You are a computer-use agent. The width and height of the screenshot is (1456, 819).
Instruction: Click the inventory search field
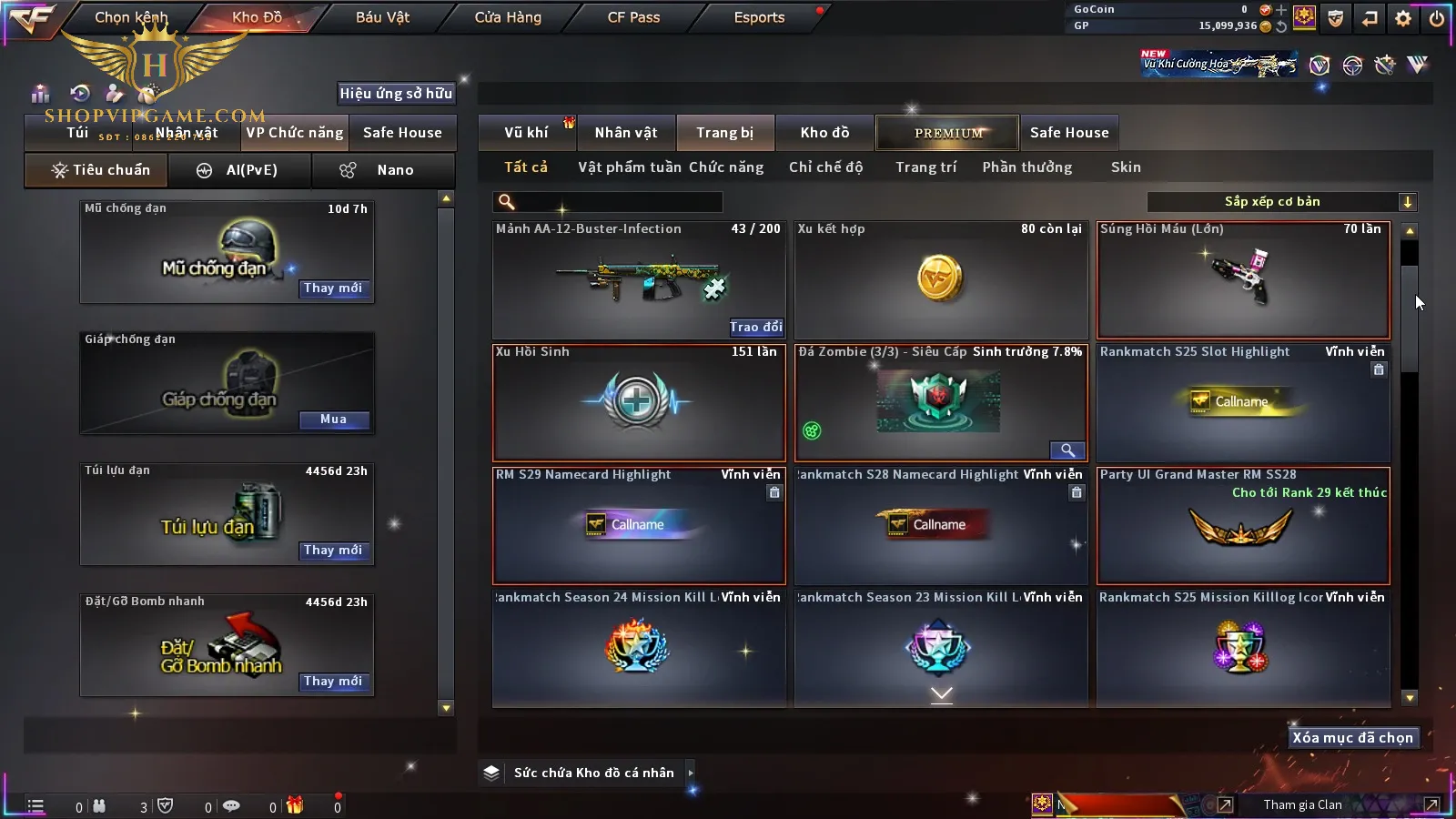click(610, 202)
